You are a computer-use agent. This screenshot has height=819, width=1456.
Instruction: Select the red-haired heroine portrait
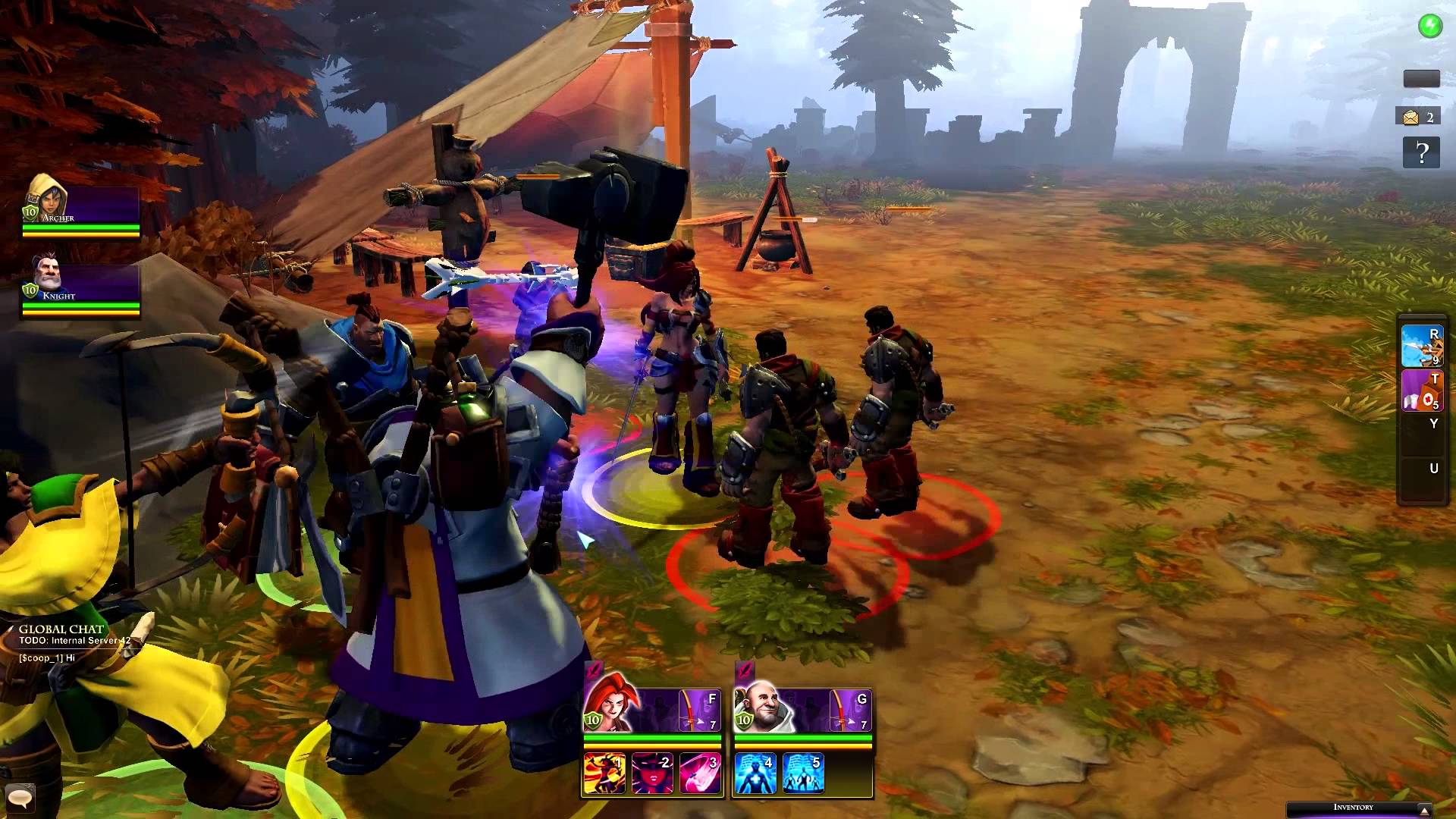point(608,704)
